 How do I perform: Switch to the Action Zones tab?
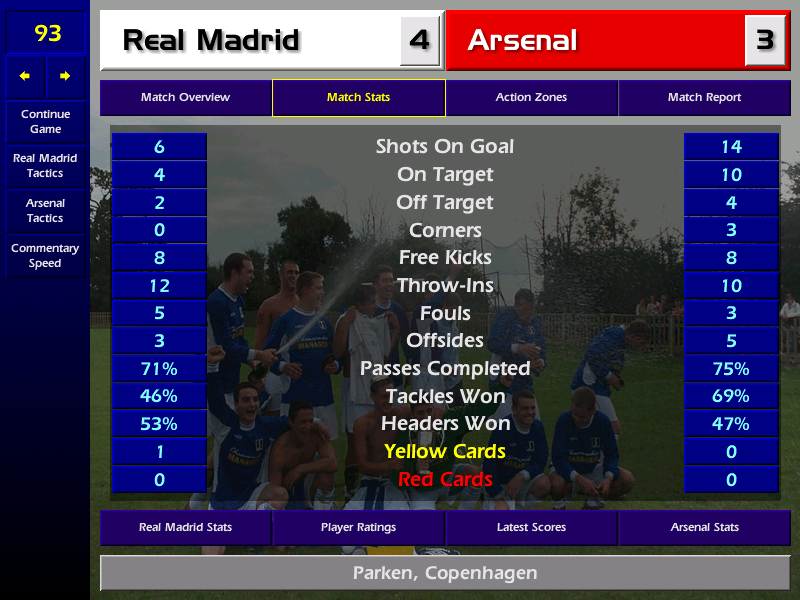point(531,98)
